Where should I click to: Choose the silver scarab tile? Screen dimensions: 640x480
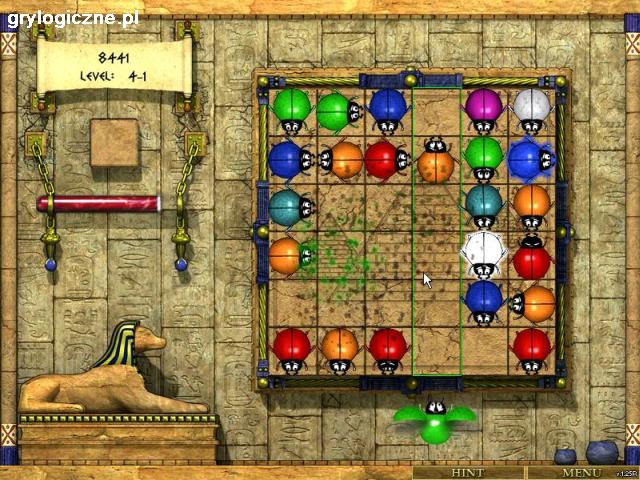(532, 110)
